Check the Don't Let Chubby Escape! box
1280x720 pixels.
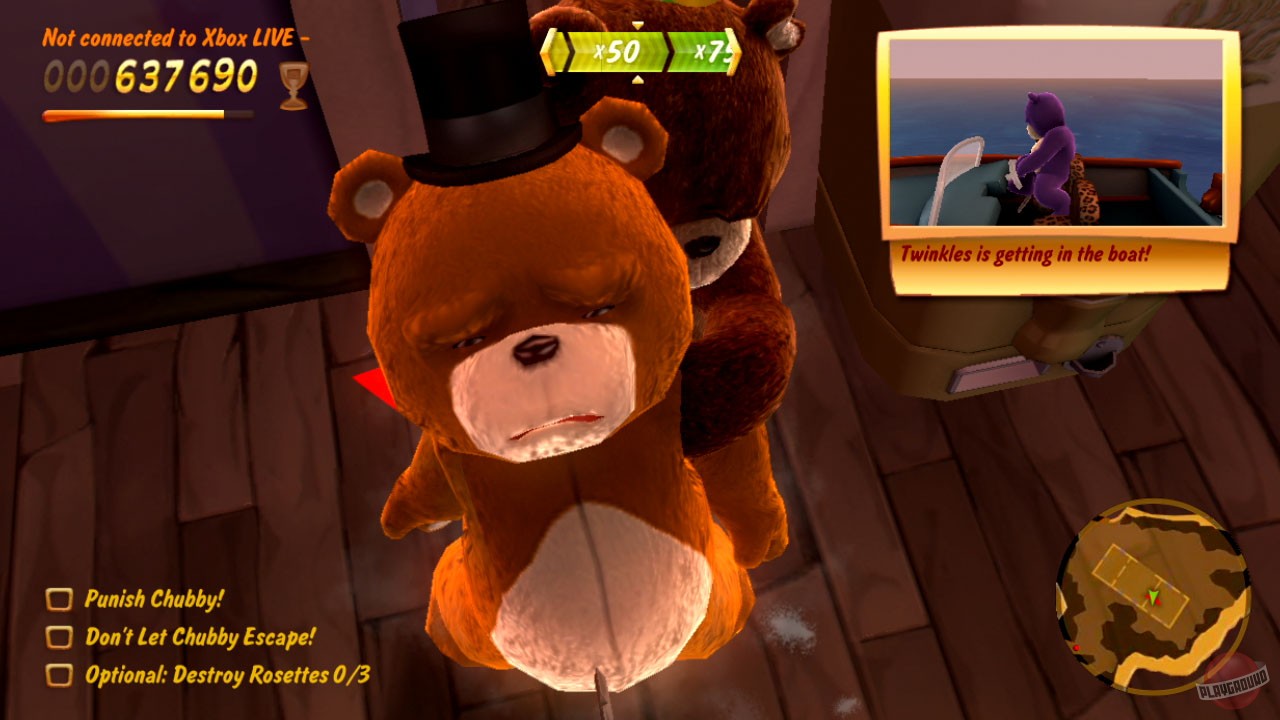(61, 637)
